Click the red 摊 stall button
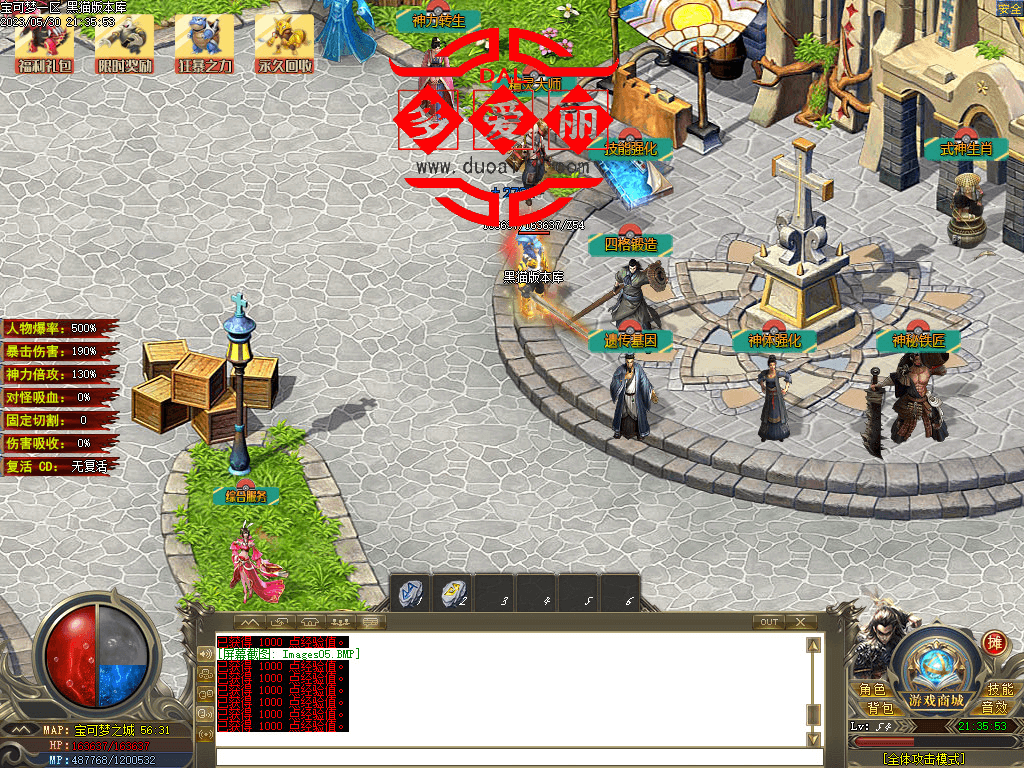 tap(994, 642)
